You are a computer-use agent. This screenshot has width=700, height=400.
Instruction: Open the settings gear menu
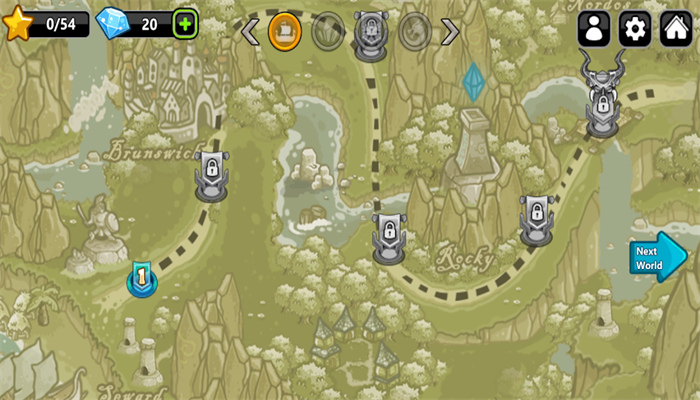[x=635, y=29]
